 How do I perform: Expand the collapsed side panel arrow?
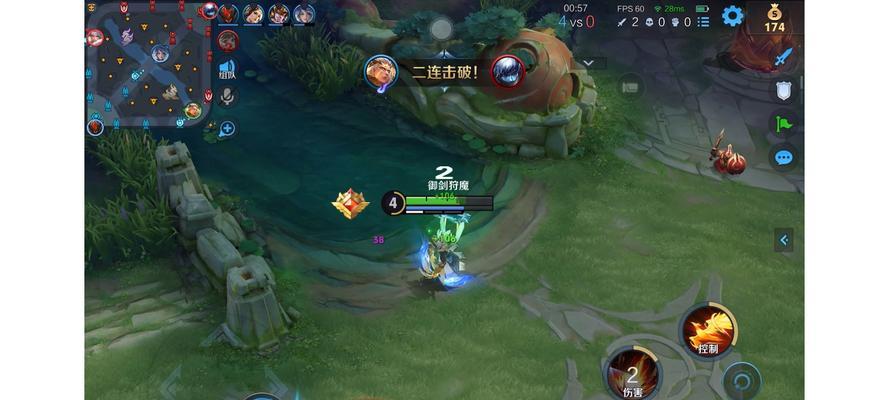coord(784,240)
